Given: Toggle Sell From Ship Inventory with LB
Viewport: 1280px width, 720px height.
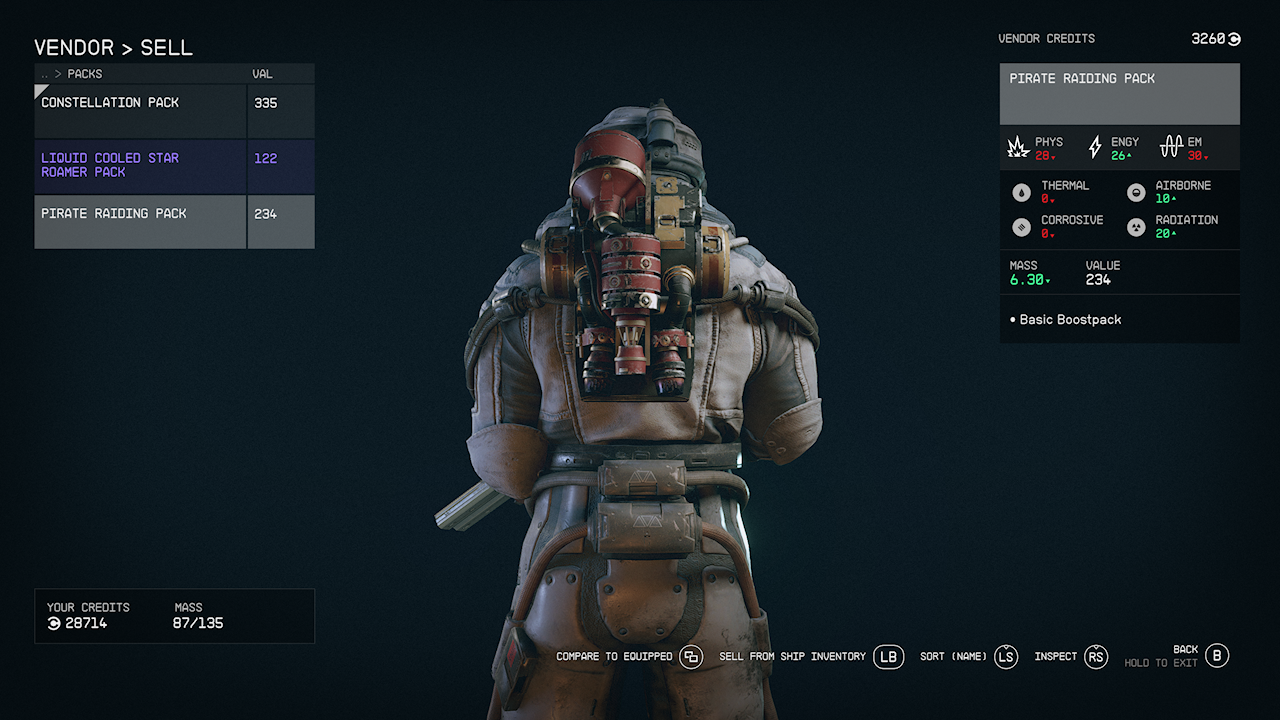Looking at the screenshot, I should 888,657.
